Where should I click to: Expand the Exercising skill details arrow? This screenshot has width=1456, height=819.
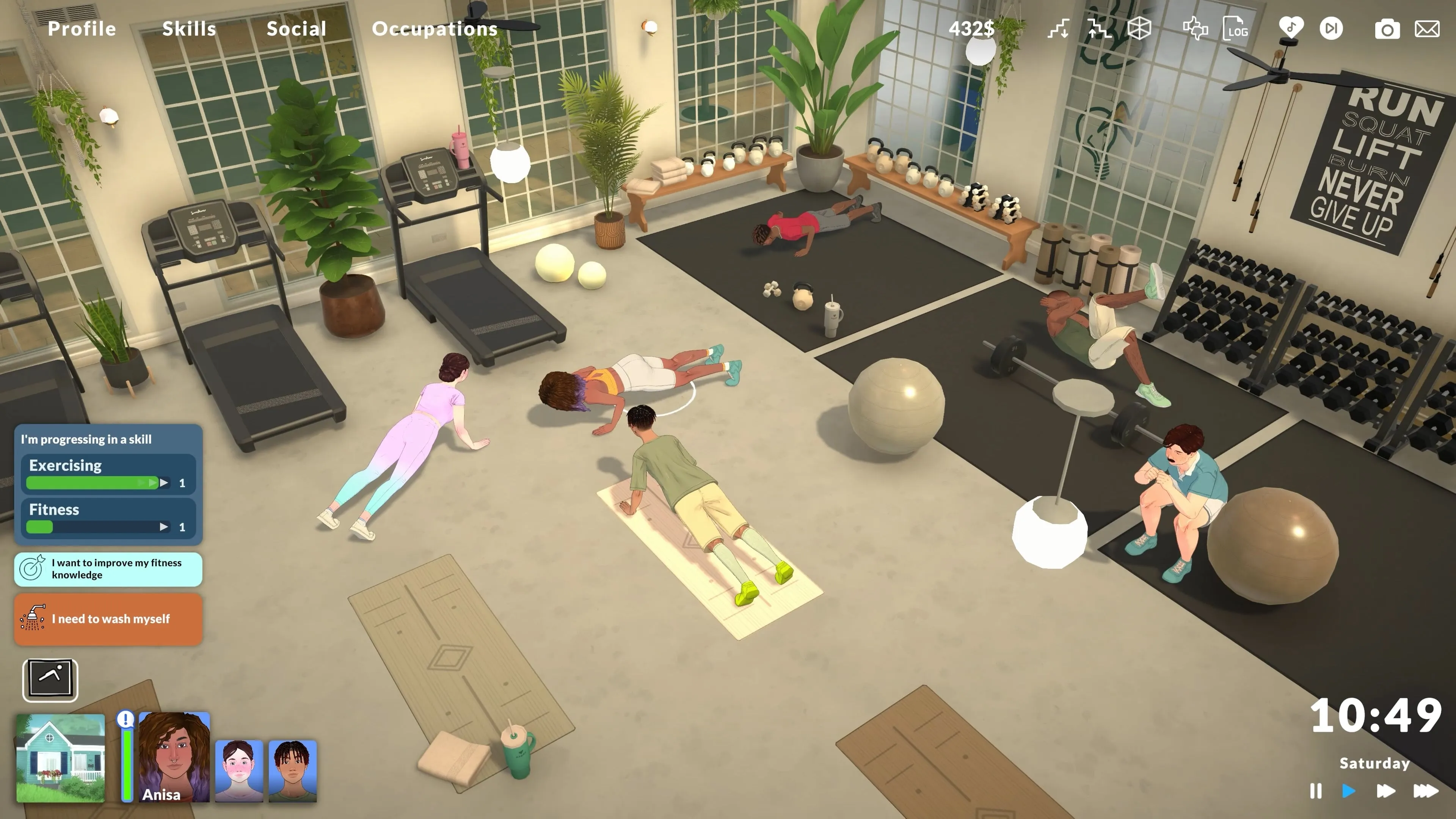tap(165, 483)
